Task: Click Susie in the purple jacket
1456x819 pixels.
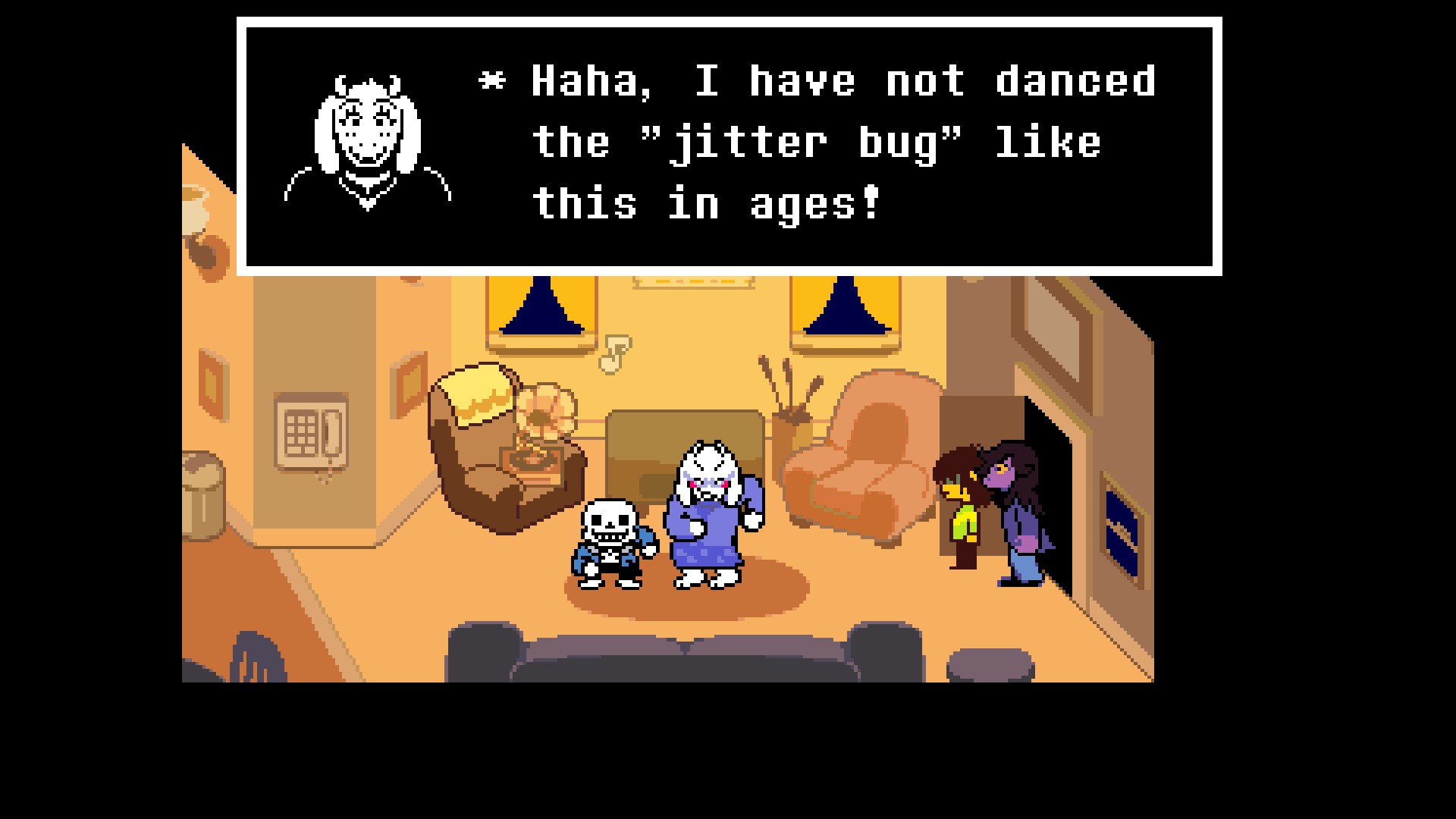Action: point(1016,516)
